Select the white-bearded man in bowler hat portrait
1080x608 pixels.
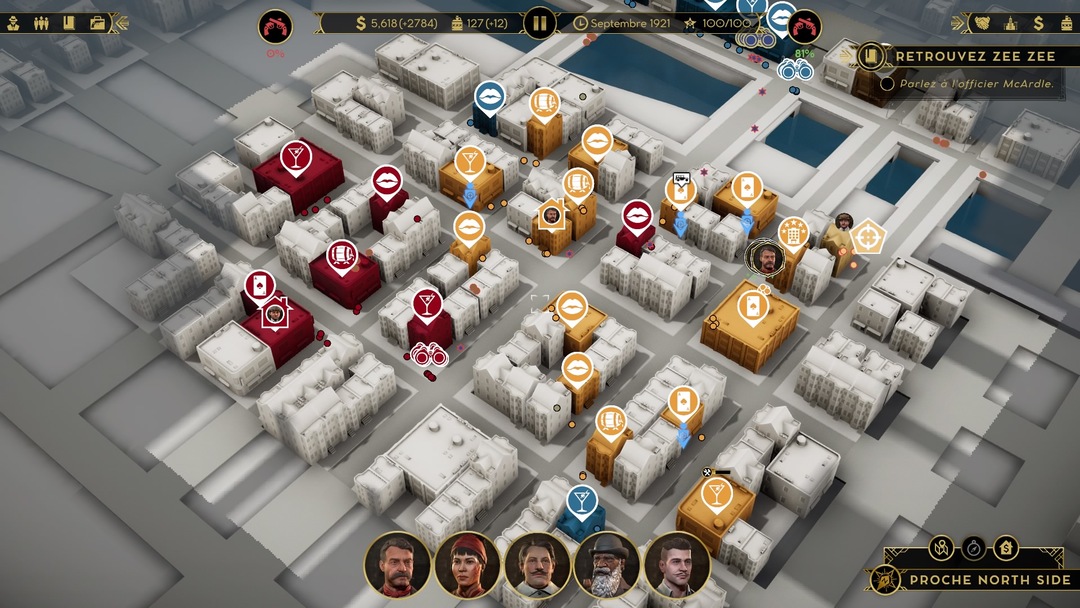point(607,564)
